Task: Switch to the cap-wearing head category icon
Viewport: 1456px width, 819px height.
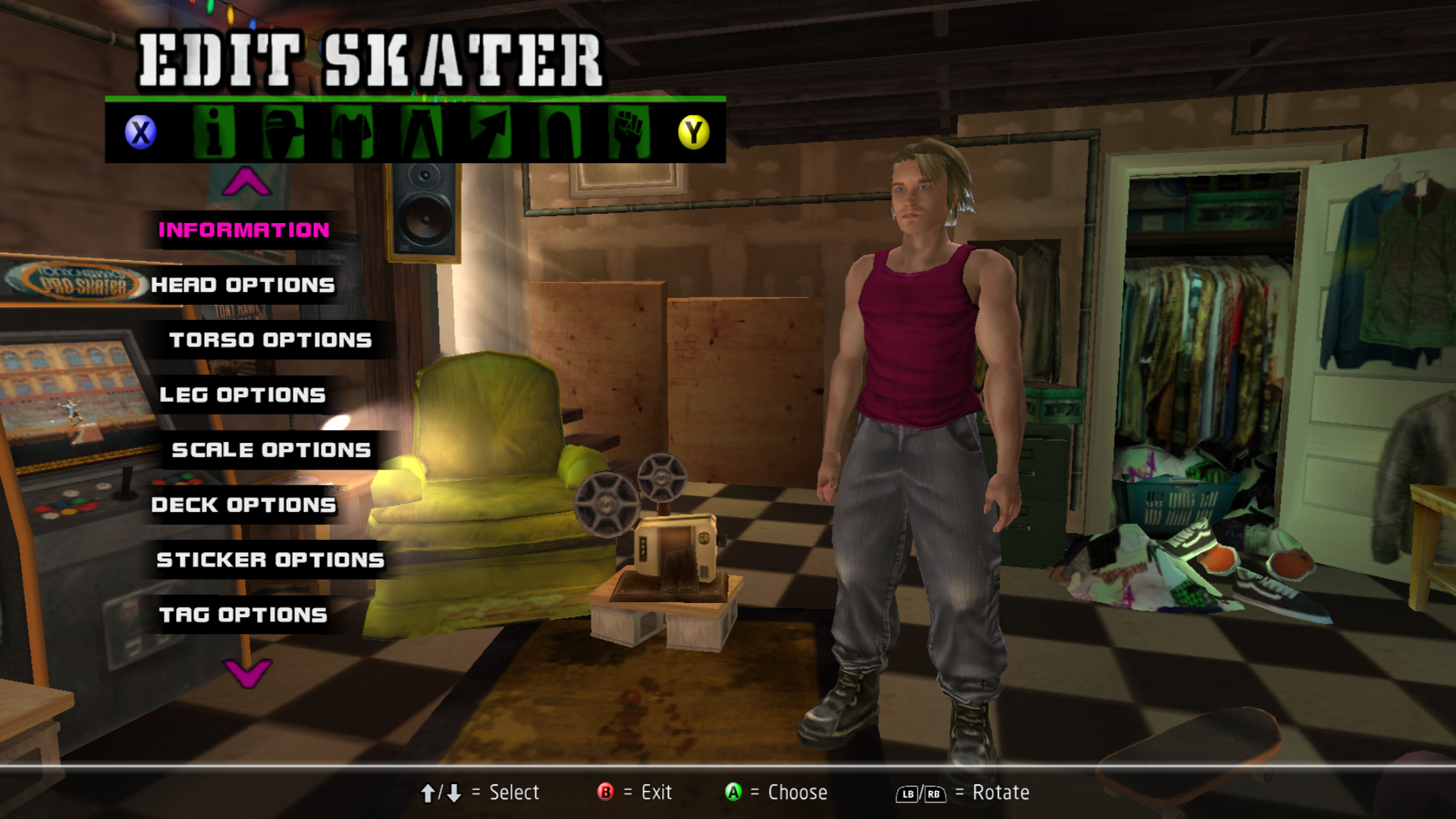Action: pyautogui.click(x=284, y=132)
